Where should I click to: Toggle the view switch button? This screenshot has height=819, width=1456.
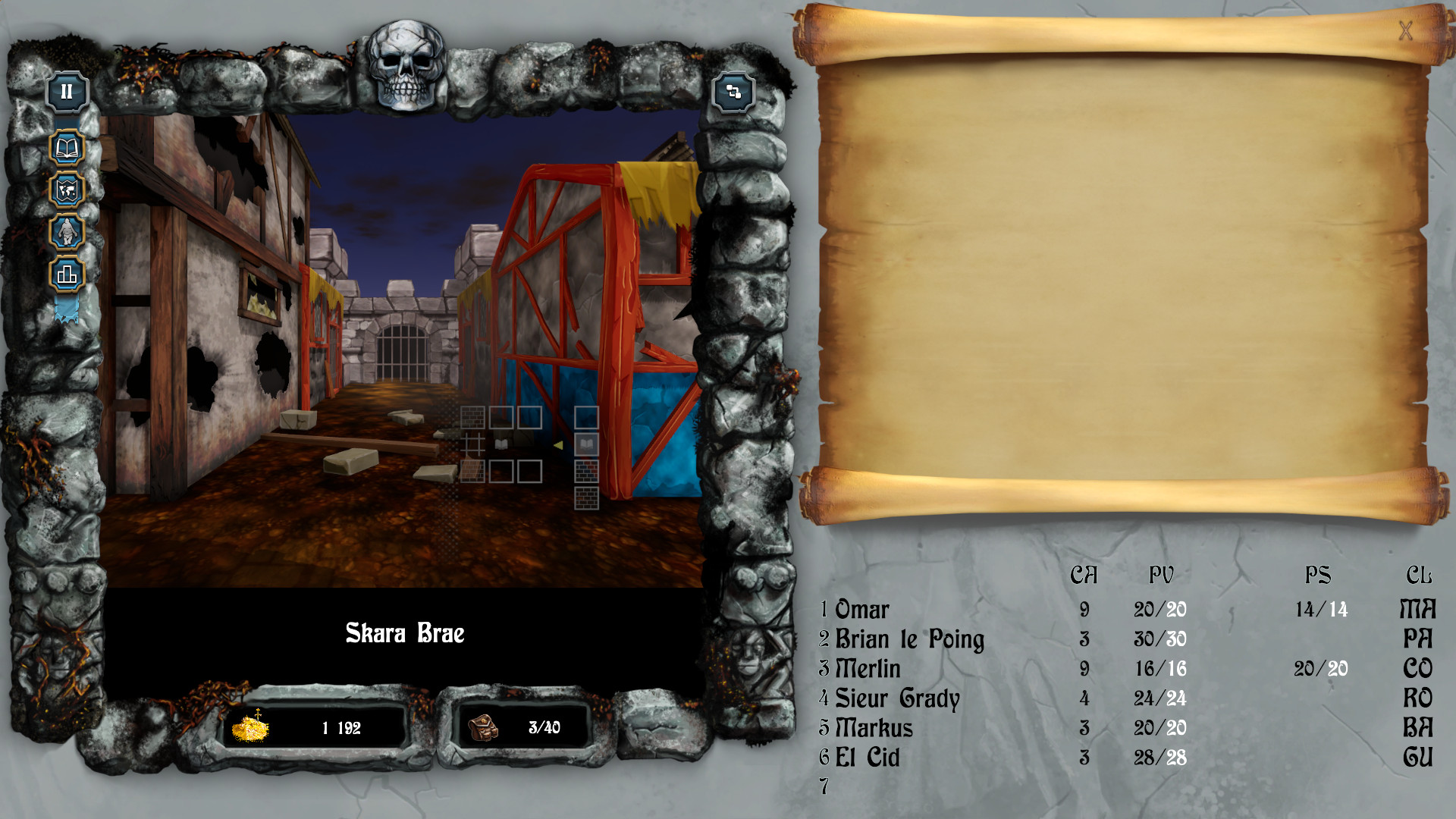[x=733, y=93]
